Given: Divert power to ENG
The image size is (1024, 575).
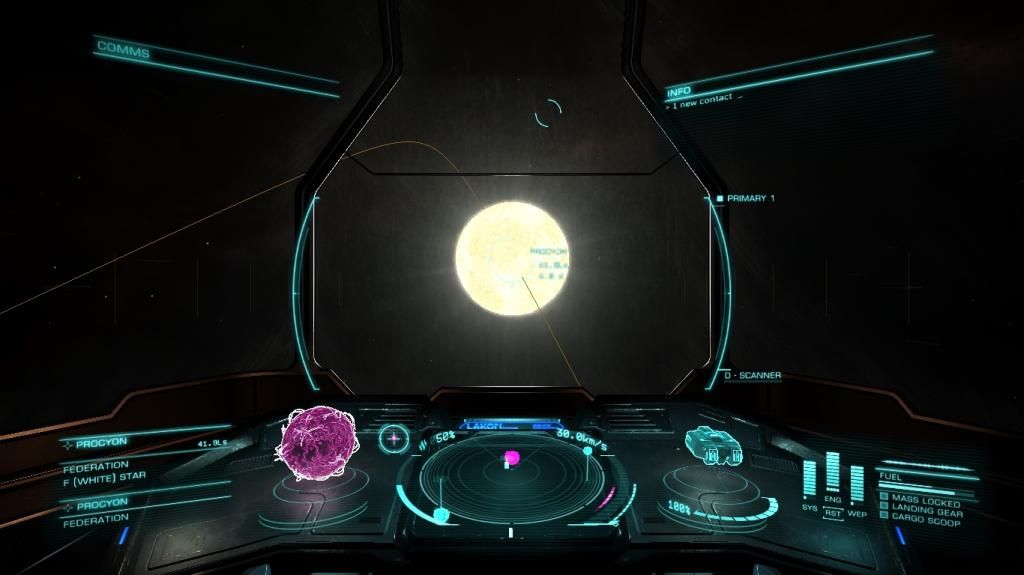Looking at the screenshot, I should coord(833,499).
